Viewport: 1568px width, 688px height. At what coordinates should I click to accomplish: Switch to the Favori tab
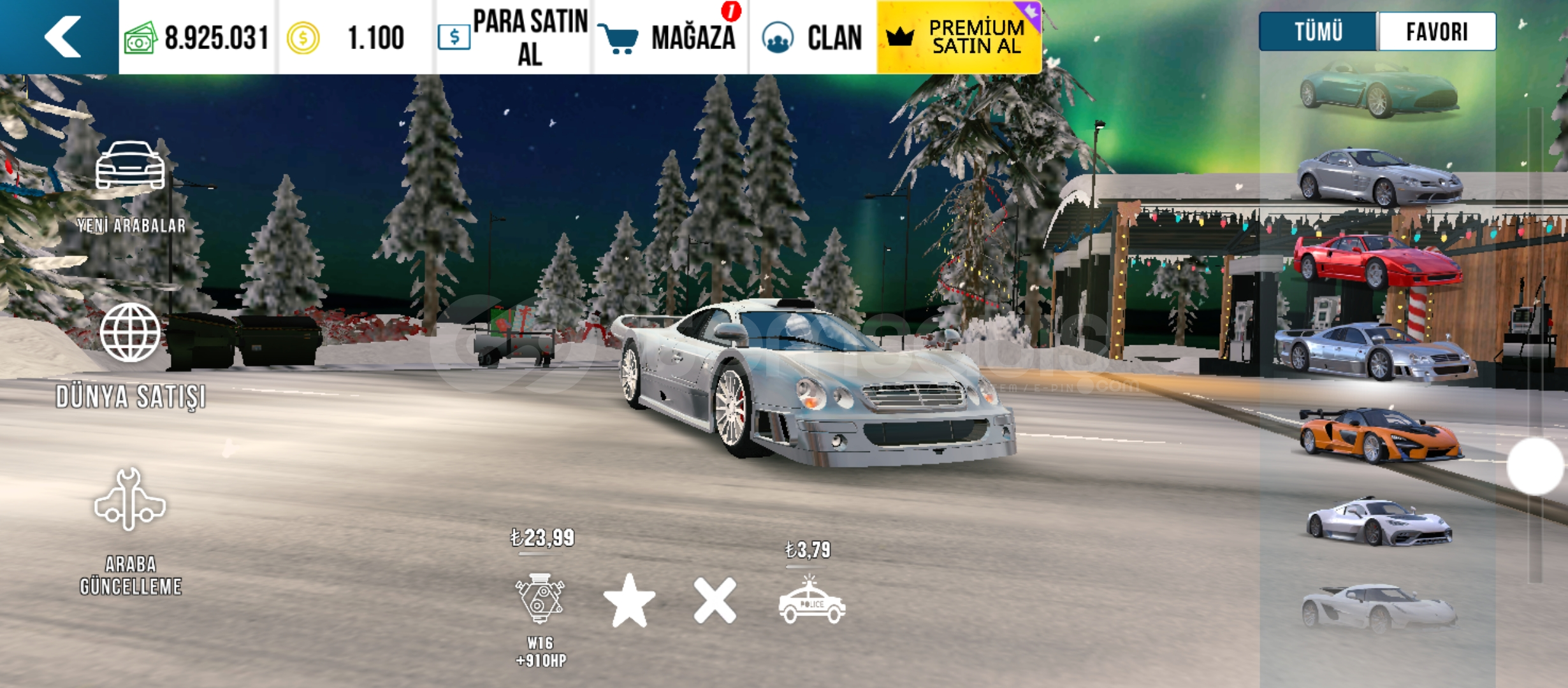coord(1437,31)
